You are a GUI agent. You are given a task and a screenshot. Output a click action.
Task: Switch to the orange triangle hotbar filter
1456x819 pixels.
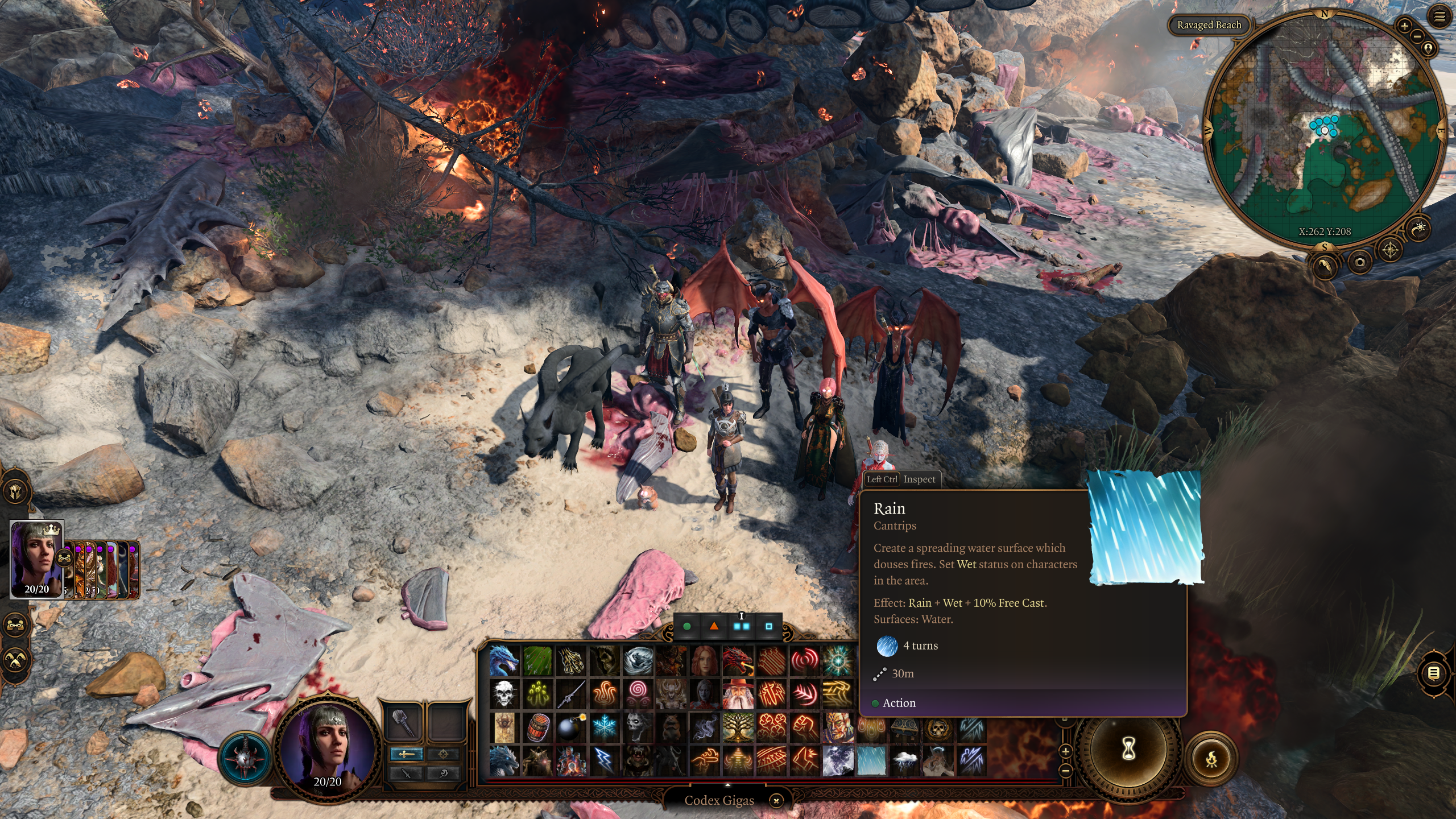pos(714,626)
